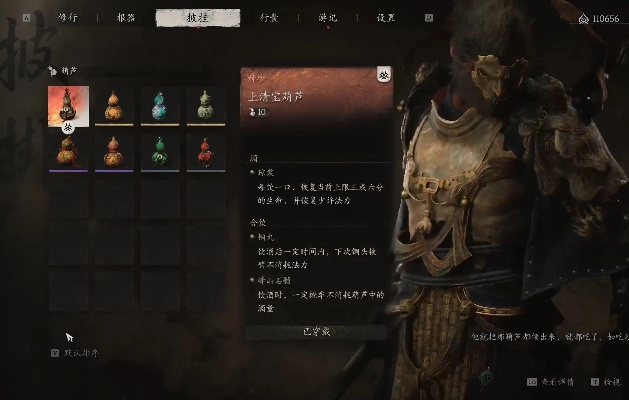This screenshot has width=629, height=400.
Task: Select the red gourd slot
Action: (x=206, y=151)
